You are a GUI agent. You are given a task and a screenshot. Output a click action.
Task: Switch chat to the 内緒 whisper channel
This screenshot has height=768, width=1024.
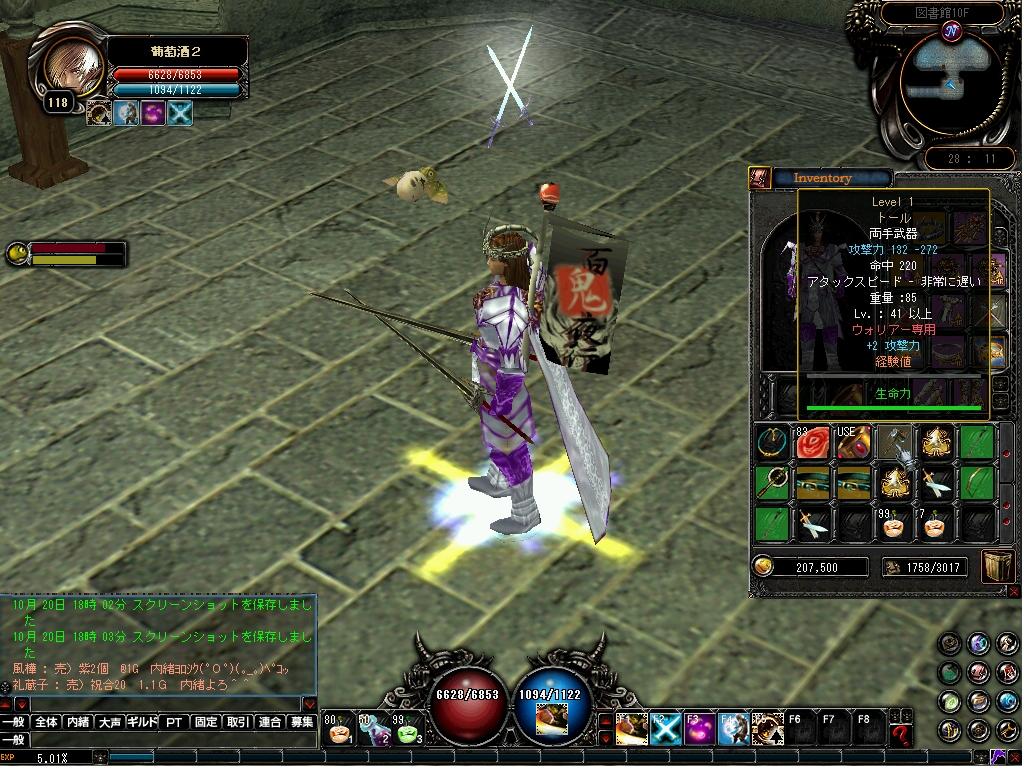point(78,722)
